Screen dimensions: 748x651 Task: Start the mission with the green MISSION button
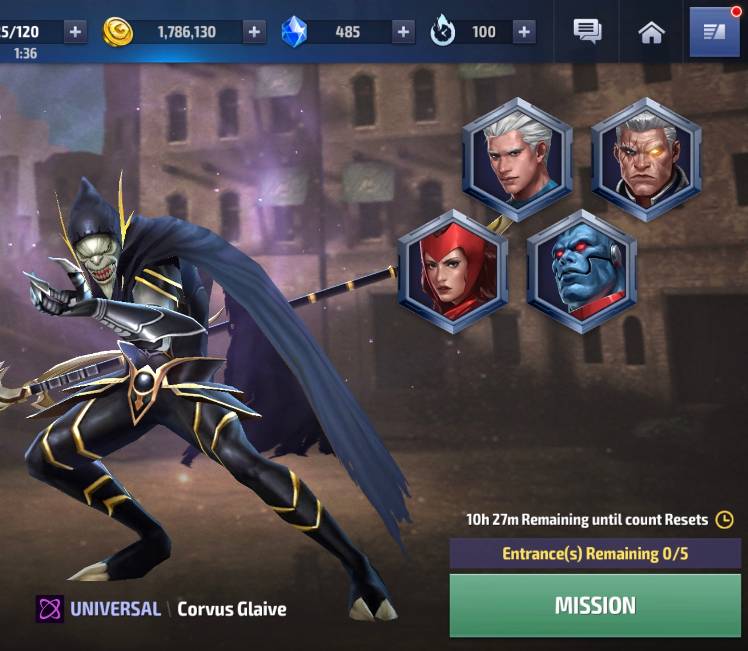[595, 605]
